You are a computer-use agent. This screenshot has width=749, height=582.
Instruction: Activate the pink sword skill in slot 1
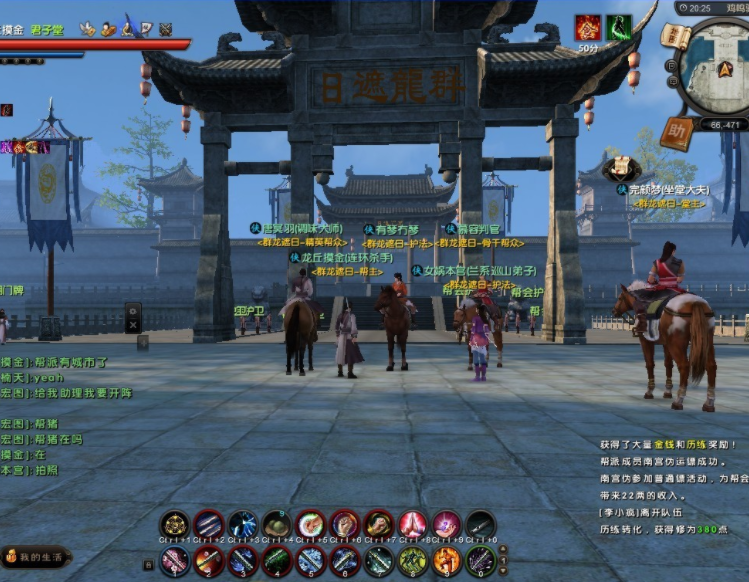click(175, 560)
